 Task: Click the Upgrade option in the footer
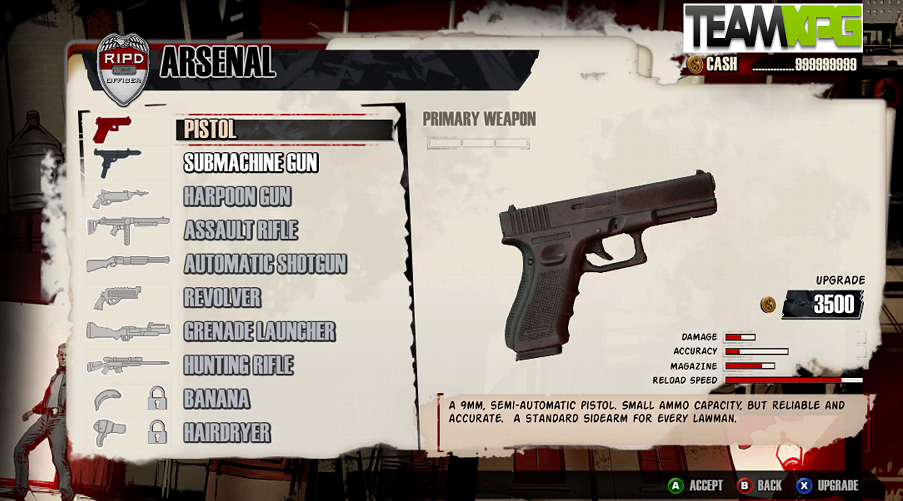828,485
